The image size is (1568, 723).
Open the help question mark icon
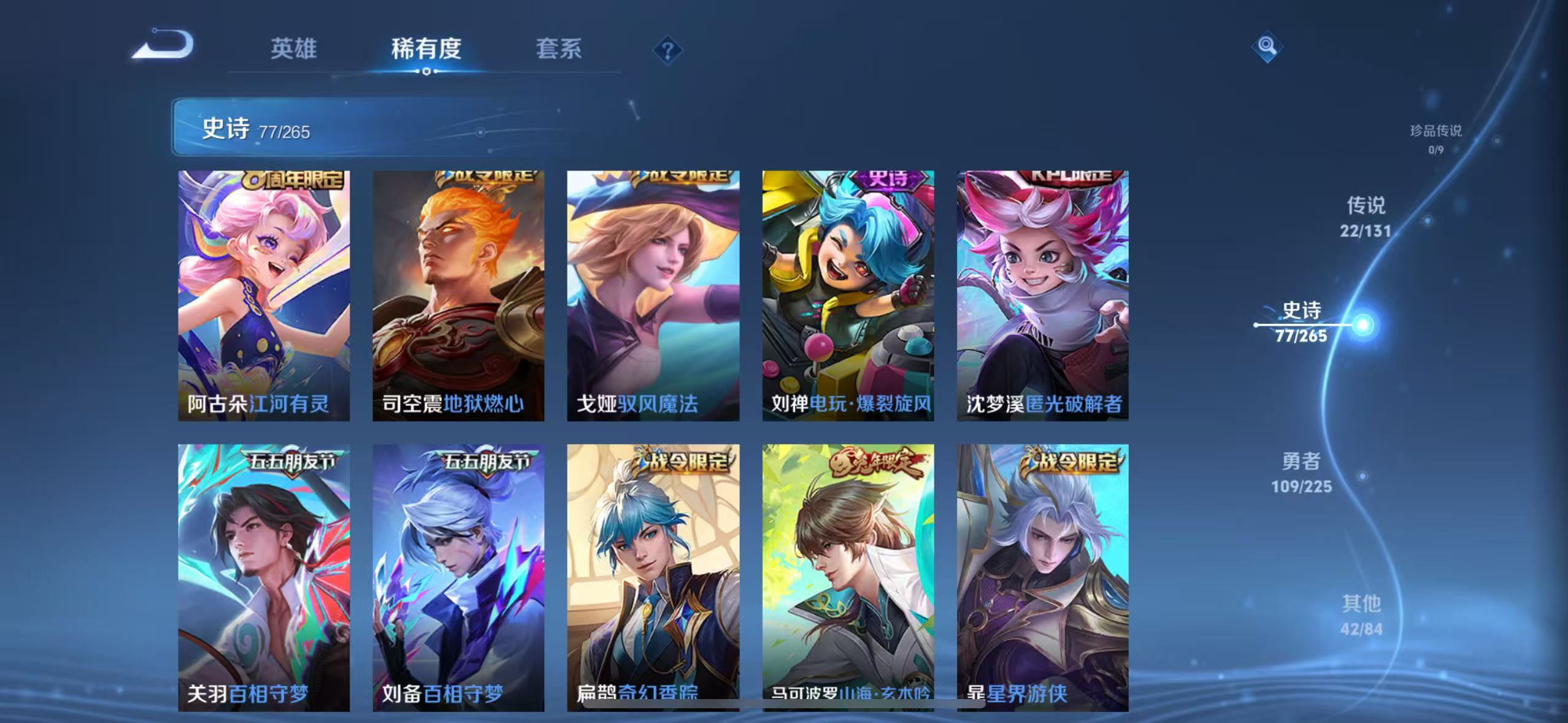point(668,50)
